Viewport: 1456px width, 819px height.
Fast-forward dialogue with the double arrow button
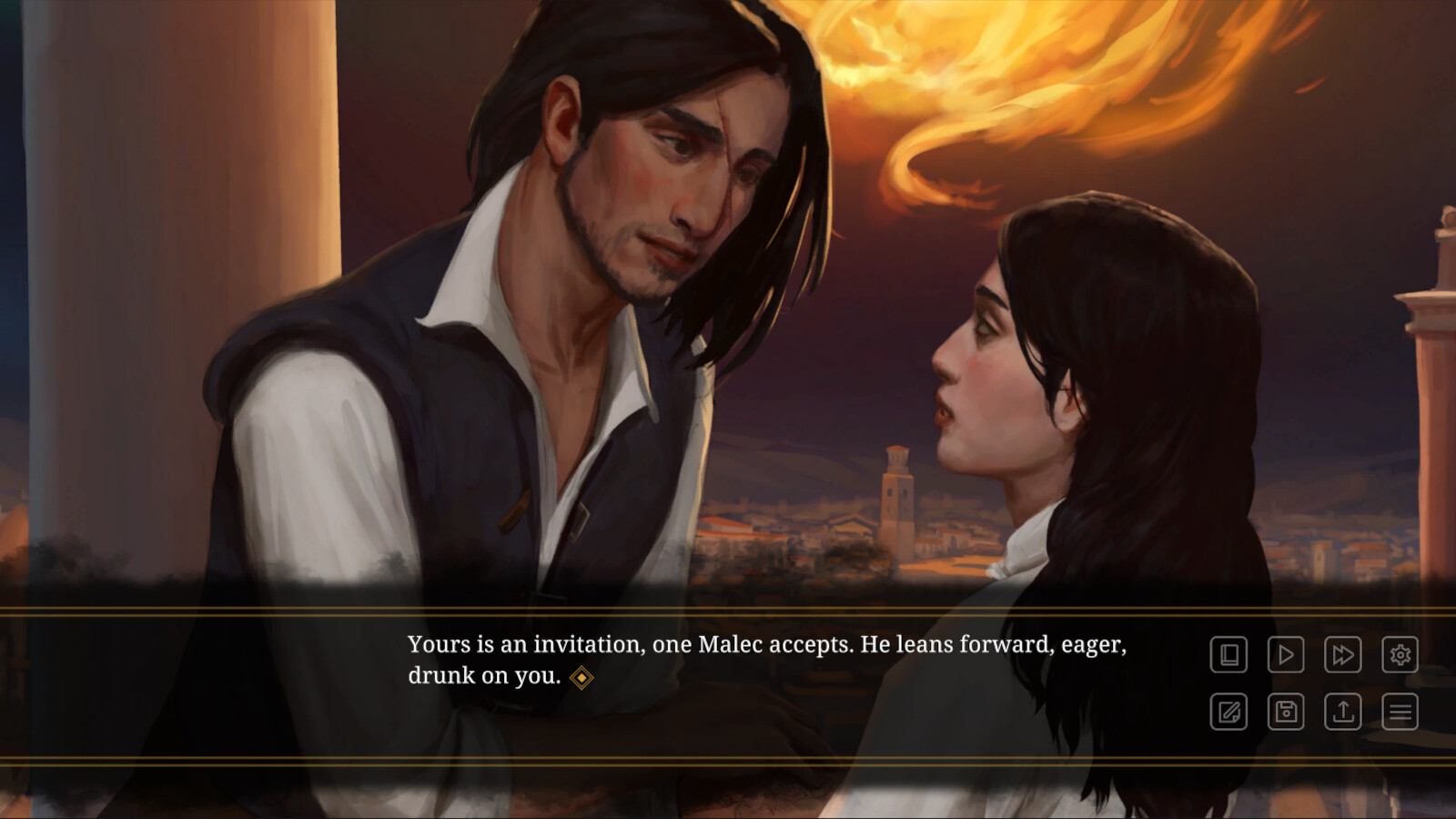[1343, 655]
